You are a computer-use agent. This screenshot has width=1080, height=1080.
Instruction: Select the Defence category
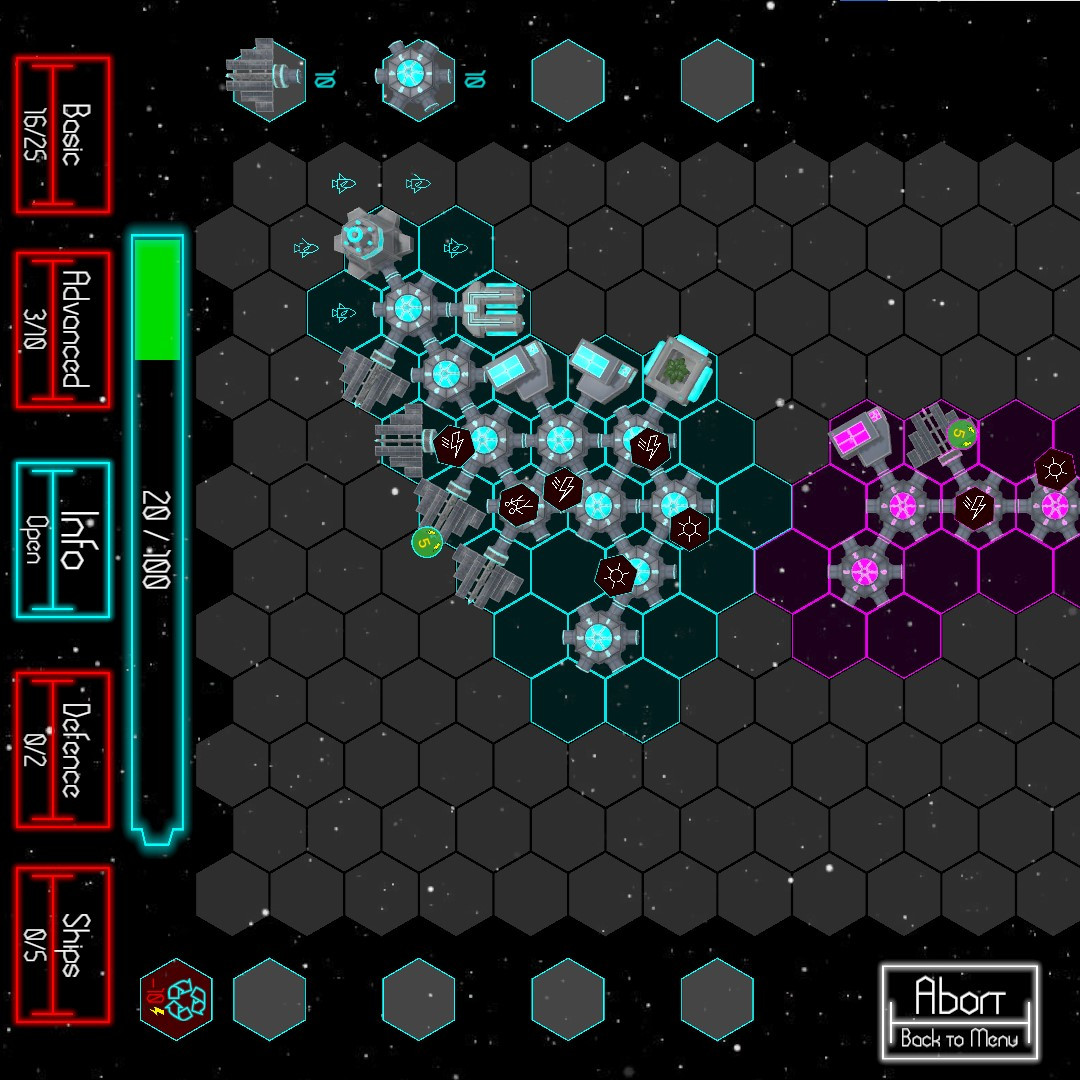point(62,750)
